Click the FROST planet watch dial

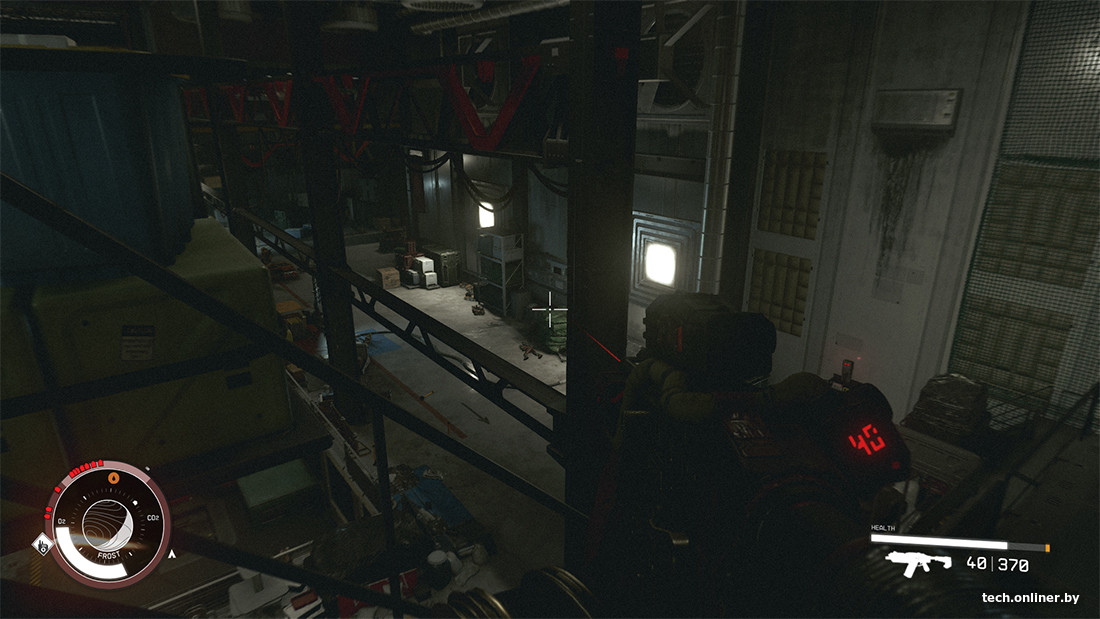109,523
